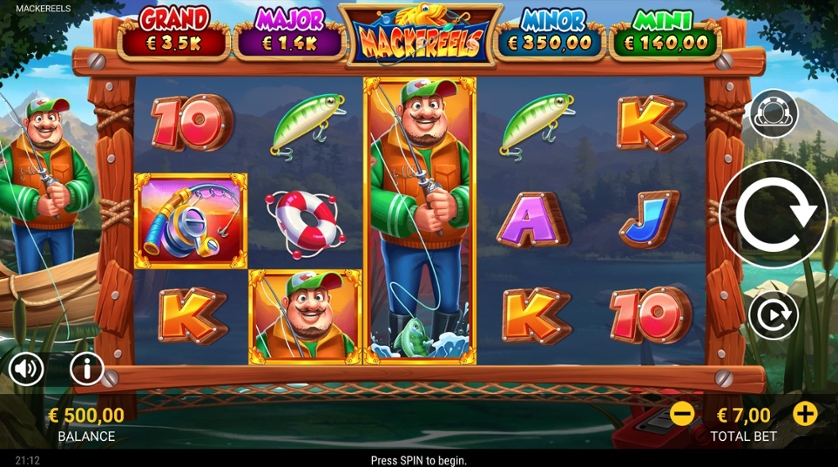The width and height of the screenshot is (838, 467).
Task: Open the game info paytable
Action: 87,369
